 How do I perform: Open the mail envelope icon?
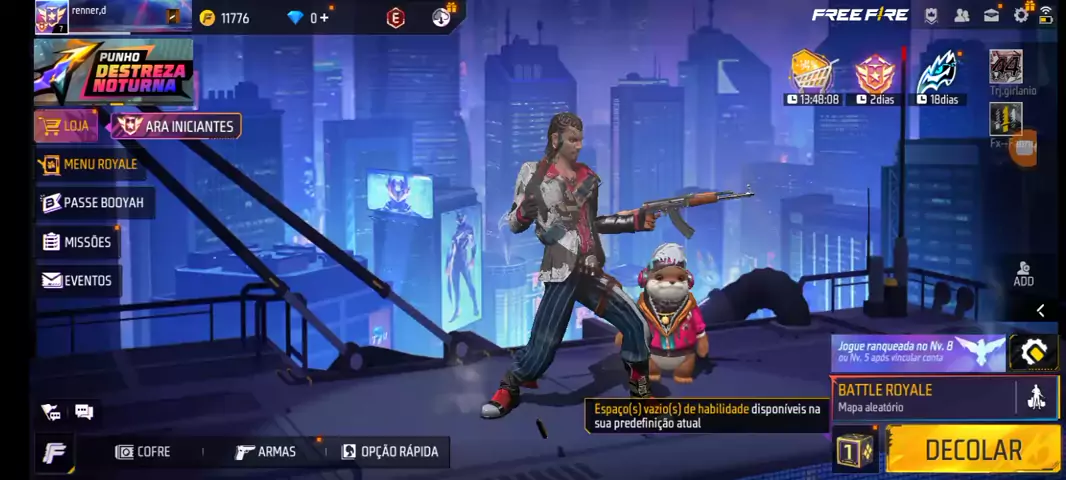pos(991,15)
